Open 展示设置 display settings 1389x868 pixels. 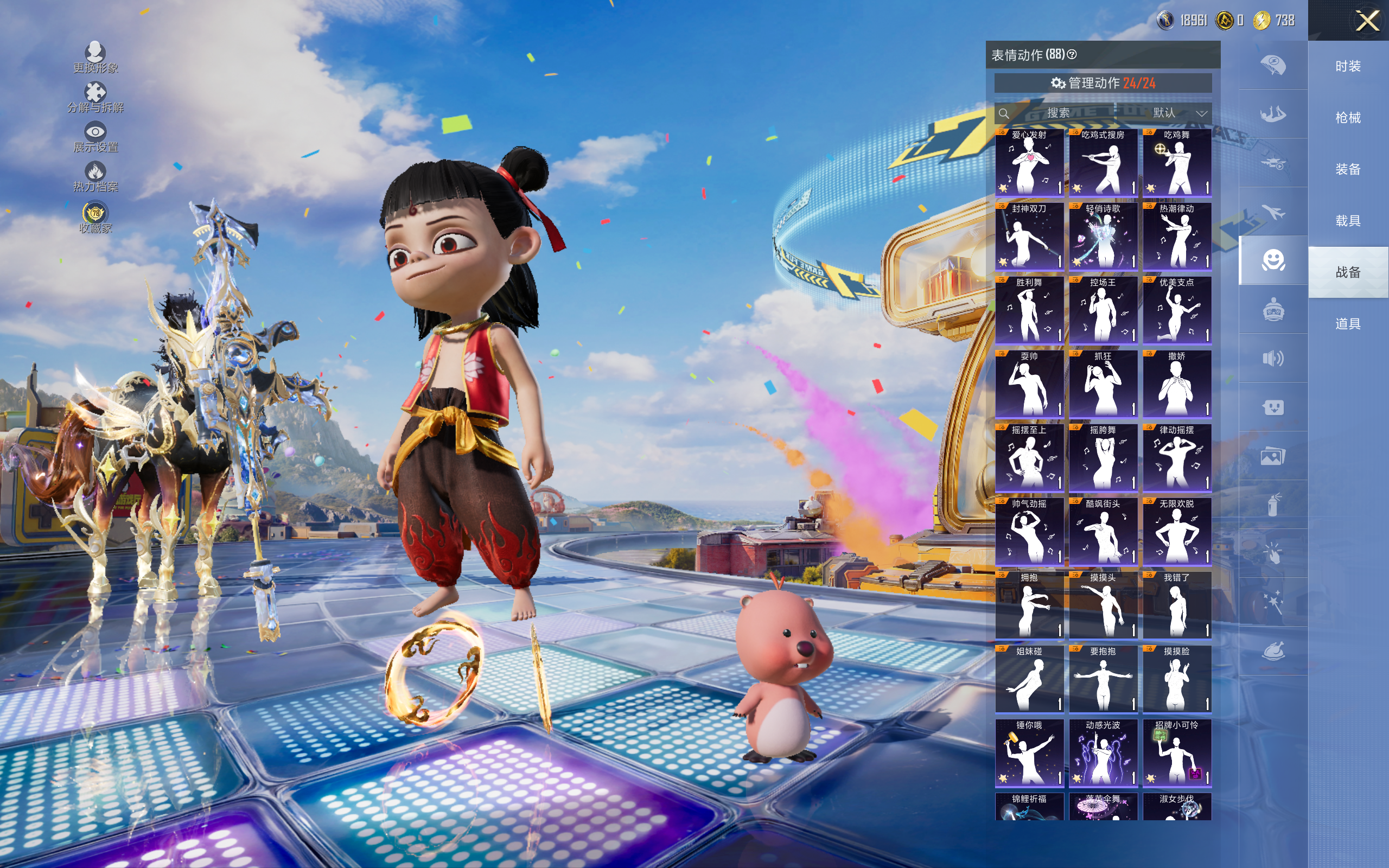(x=95, y=137)
